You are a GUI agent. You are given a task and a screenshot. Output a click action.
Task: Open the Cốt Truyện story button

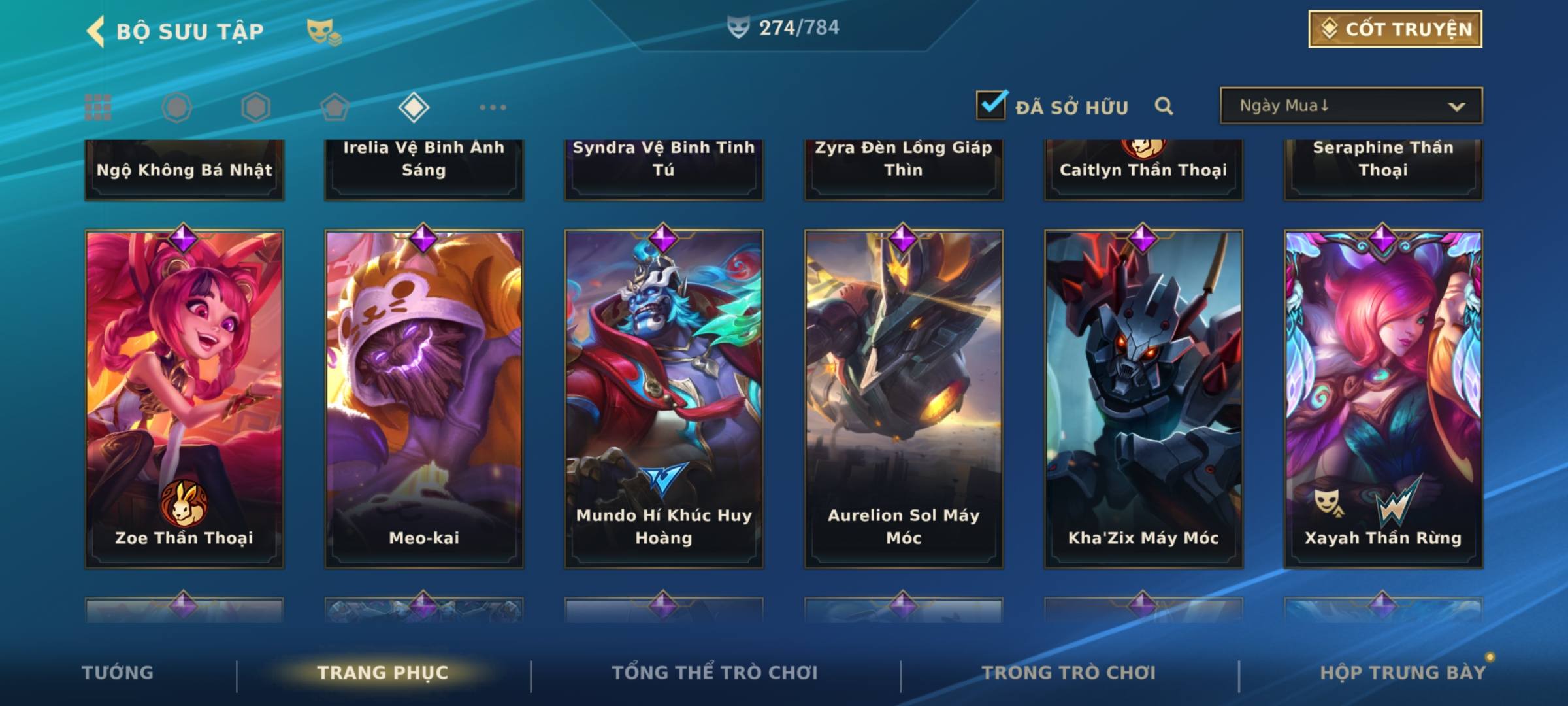[x=1395, y=29]
